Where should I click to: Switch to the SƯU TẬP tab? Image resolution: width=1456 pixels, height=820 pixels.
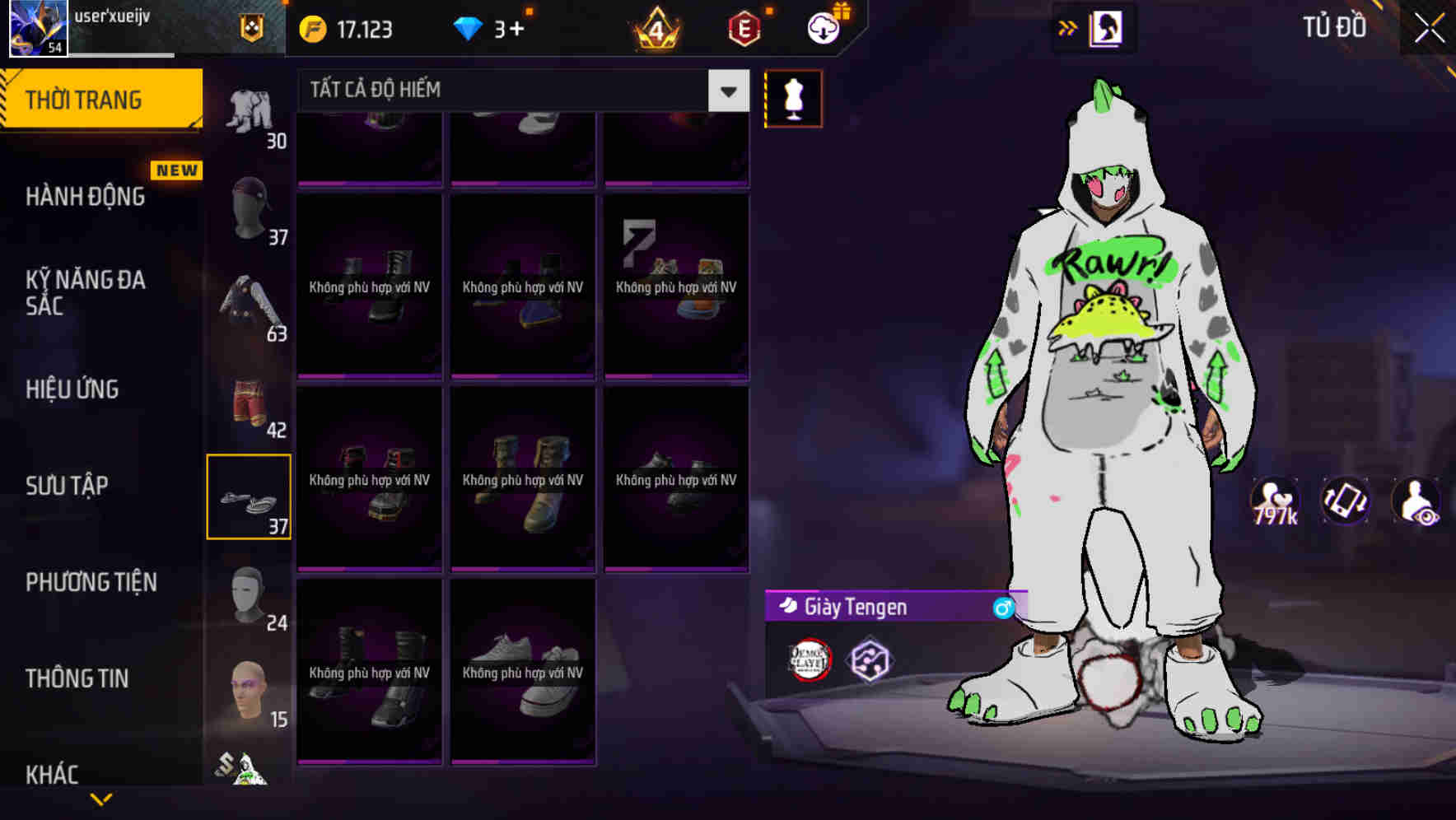[x=68, y=486]
